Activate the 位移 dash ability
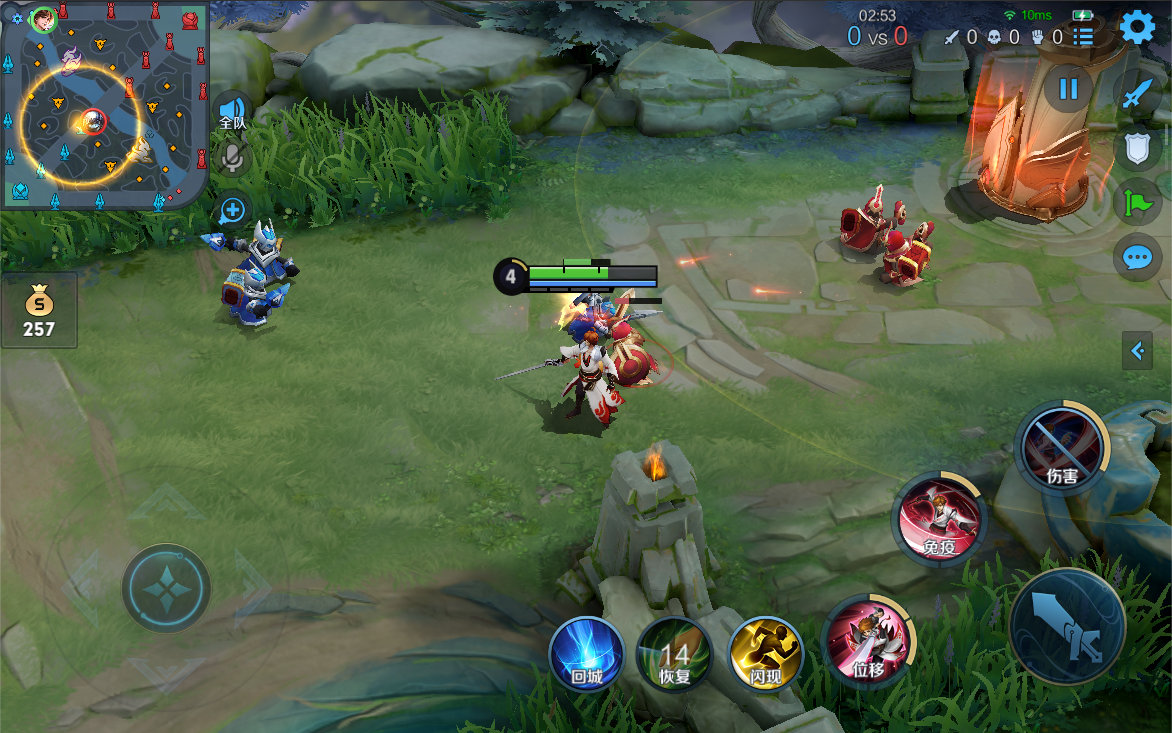Image resolution: width=1172 pixels, height=733 pixels. [x=867, y=642]
